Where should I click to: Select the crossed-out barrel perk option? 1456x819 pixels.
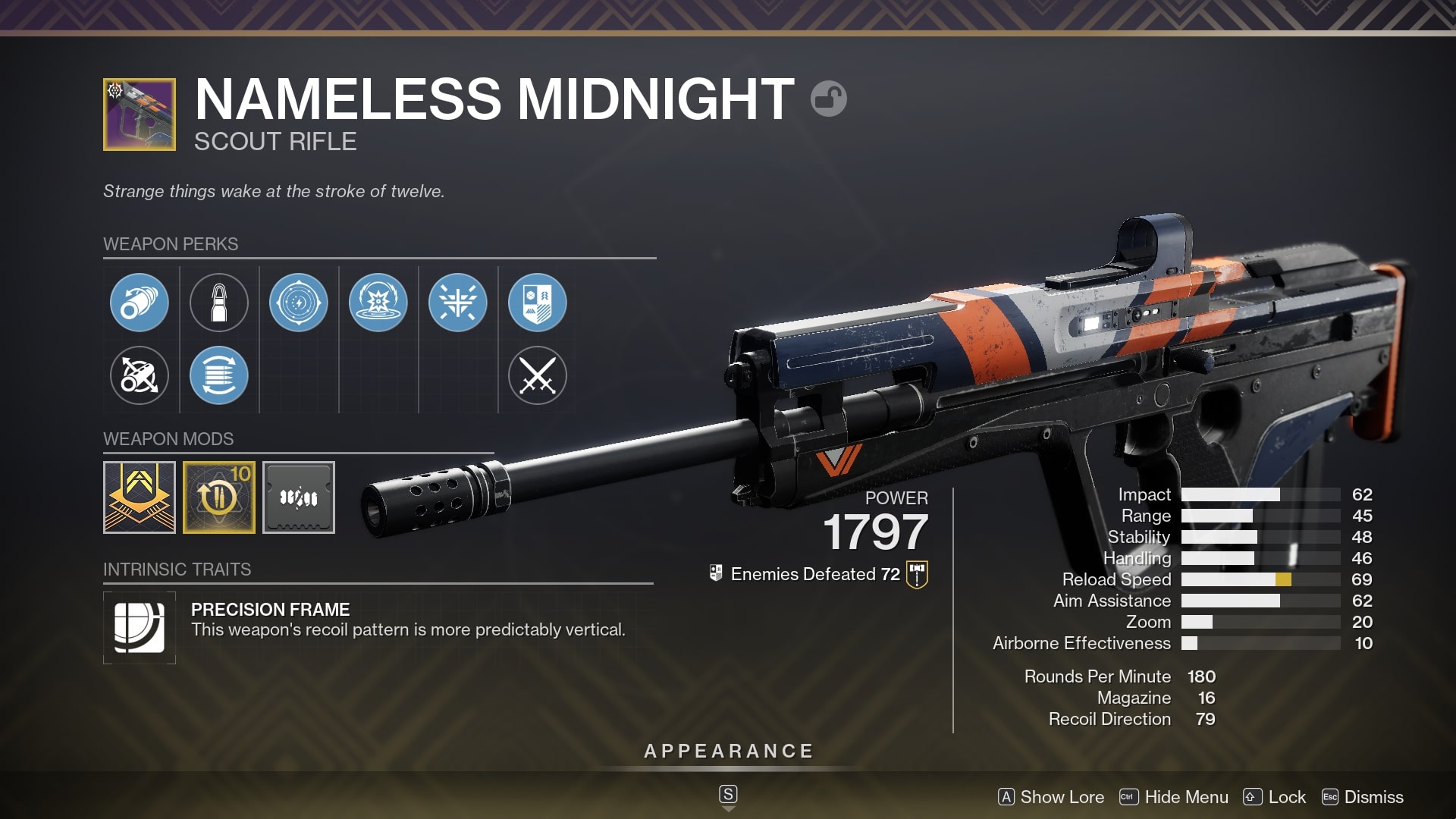[139, 377]
